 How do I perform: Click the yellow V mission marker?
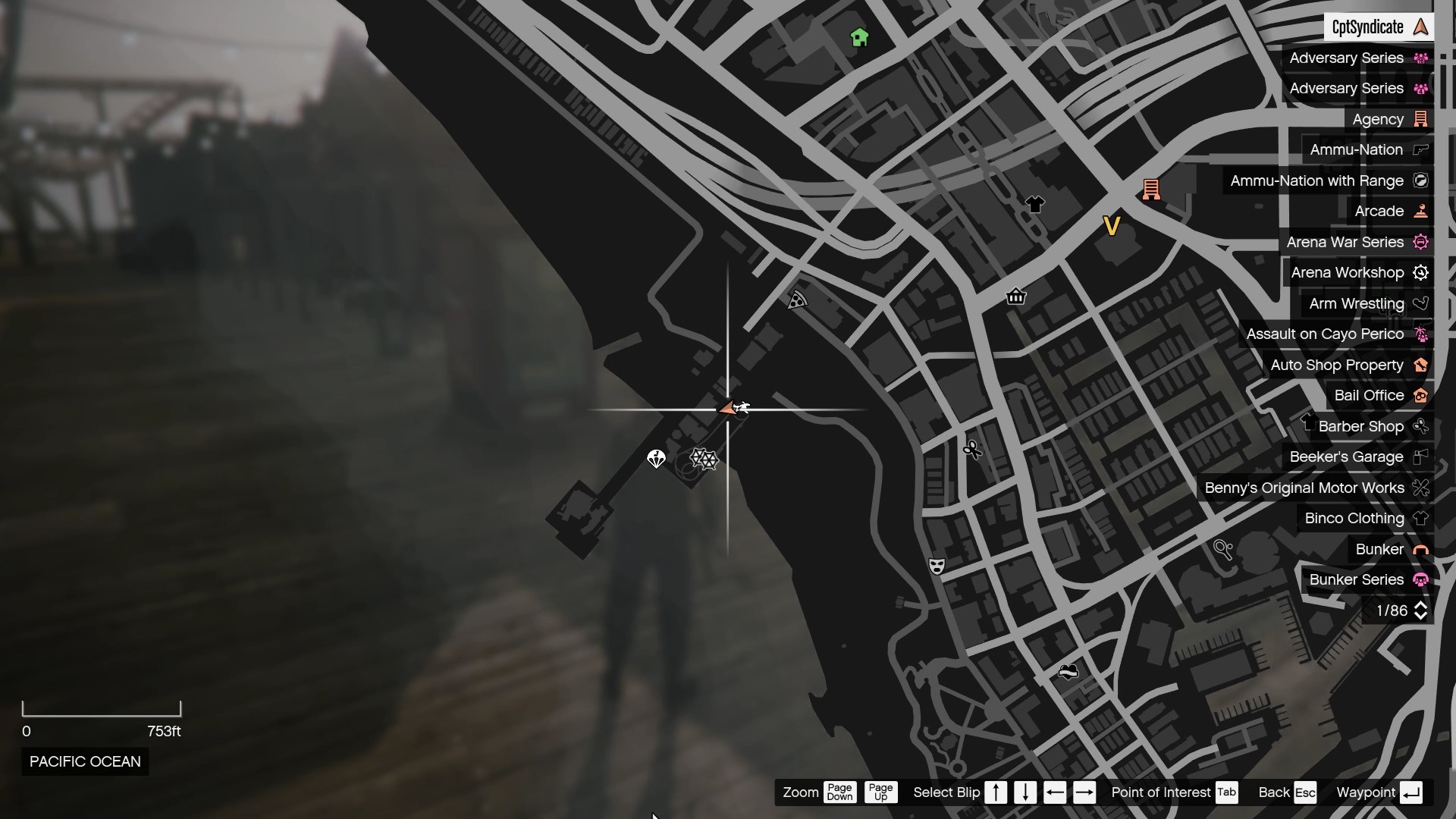coord(1112,224)
